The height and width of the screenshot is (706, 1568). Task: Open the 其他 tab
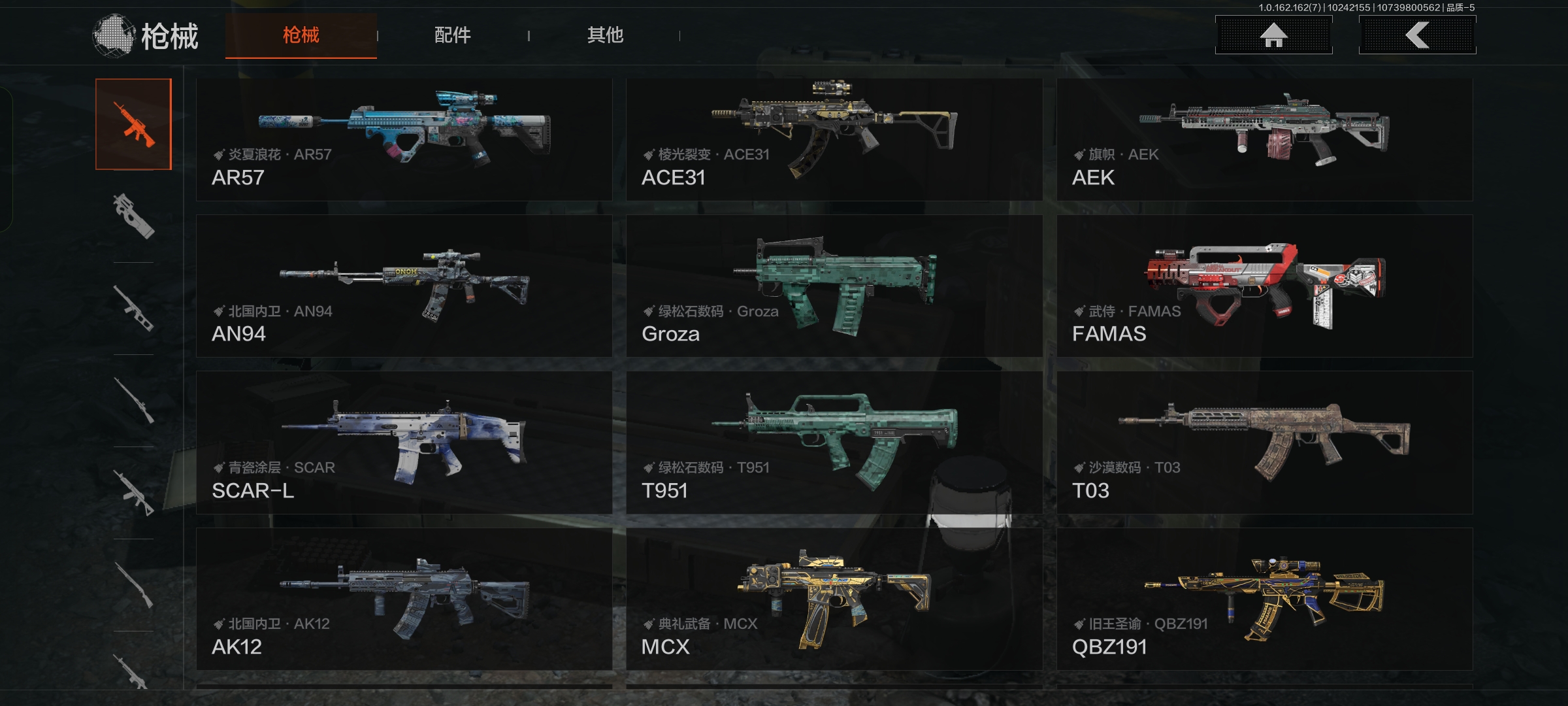[605, 35]
